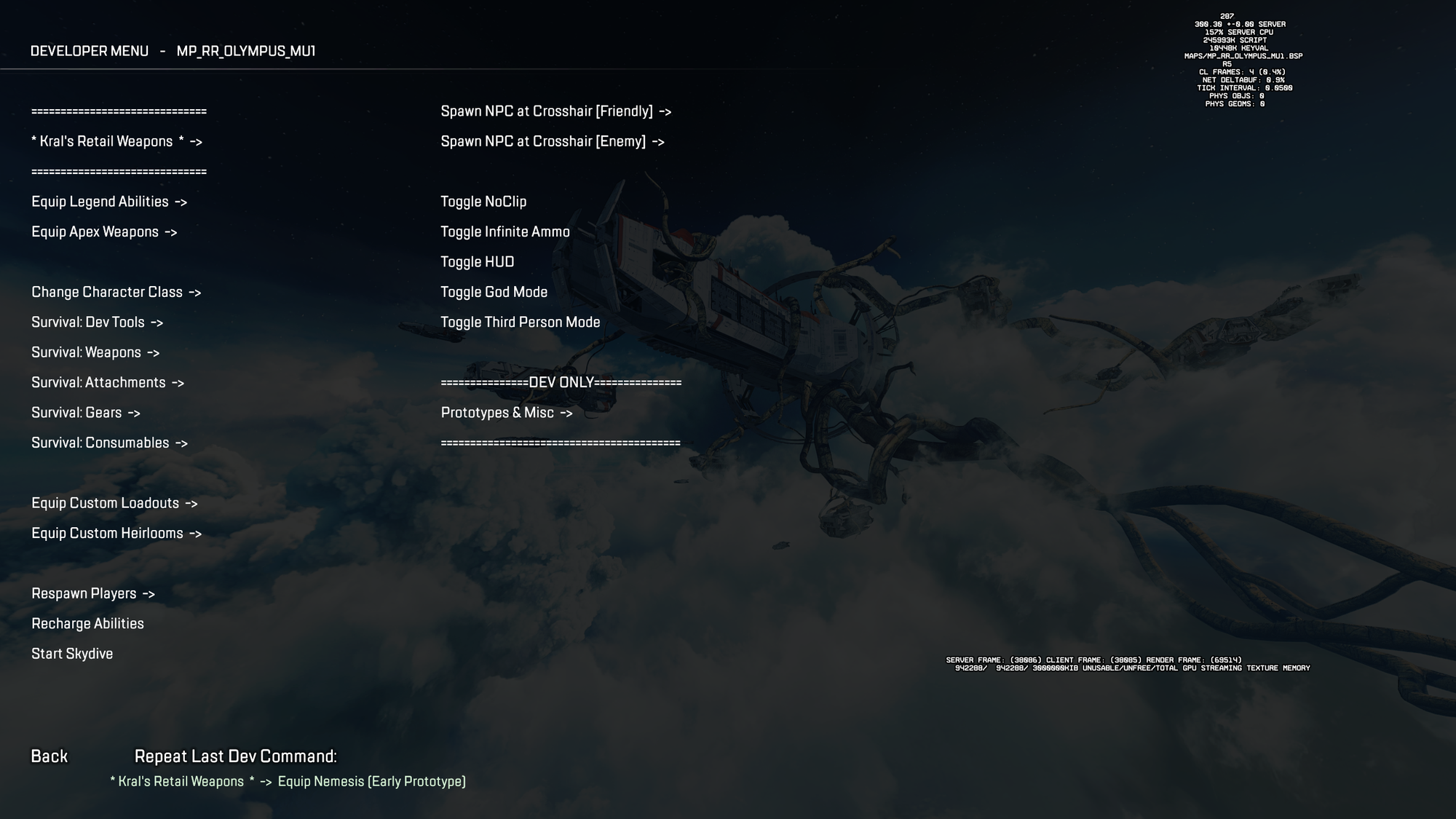Open Respawn Players submenu

click(x=93, y=593)
